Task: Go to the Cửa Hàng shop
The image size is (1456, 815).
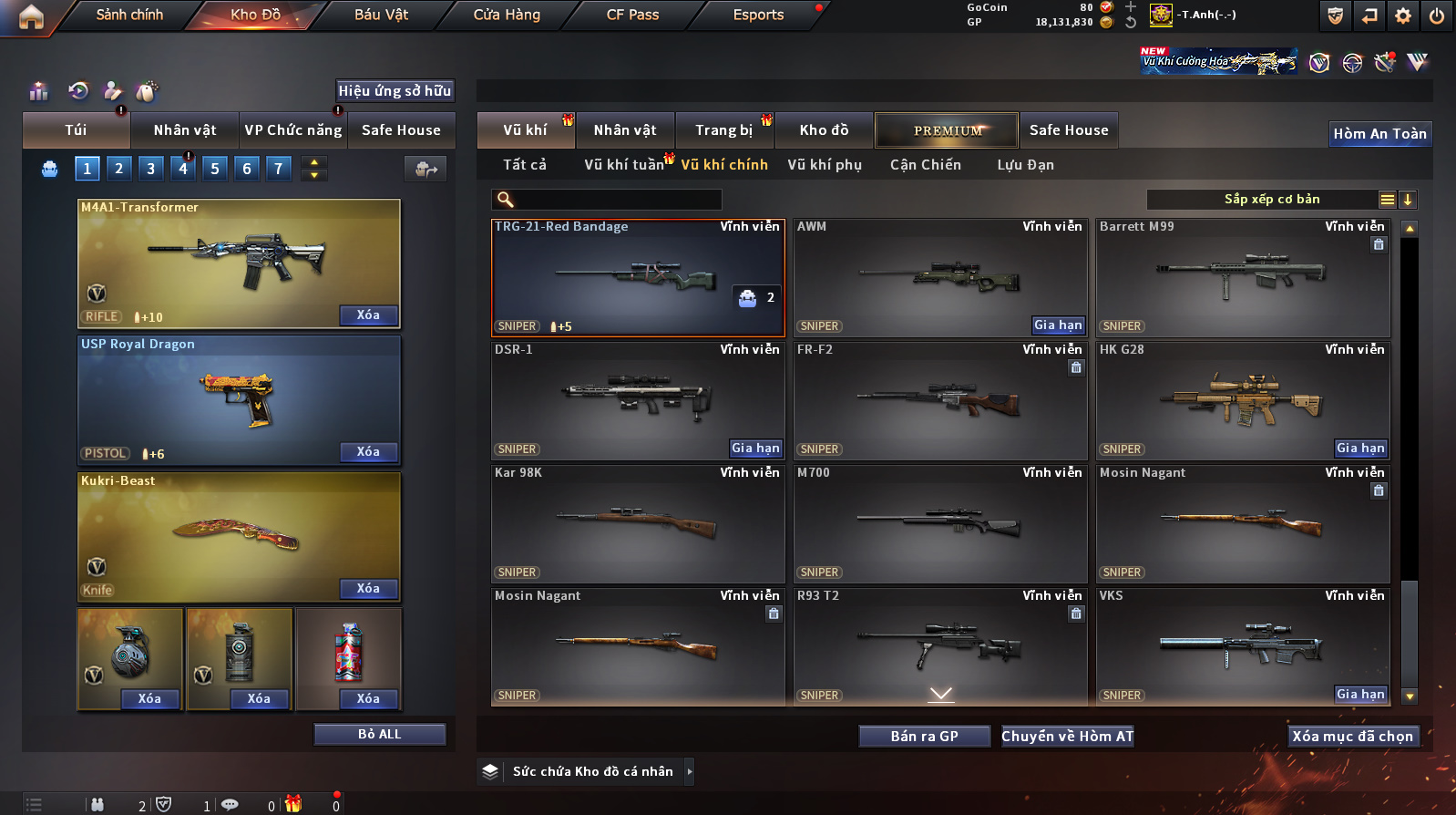Action: pyautogui.click(x=507, y=15)
